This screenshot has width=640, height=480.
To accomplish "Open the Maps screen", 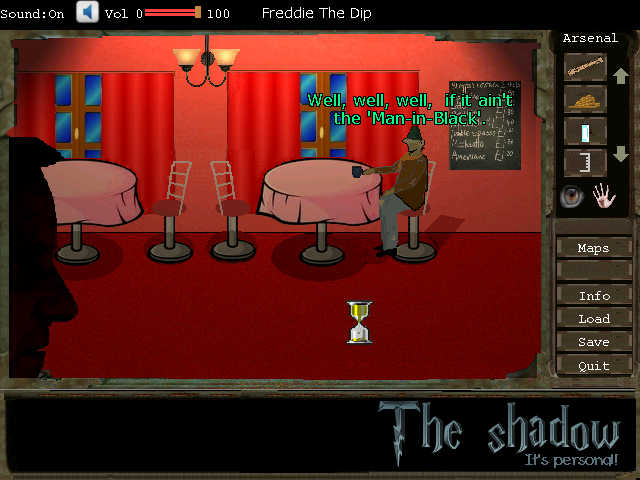I will click(x=594, y=248).
